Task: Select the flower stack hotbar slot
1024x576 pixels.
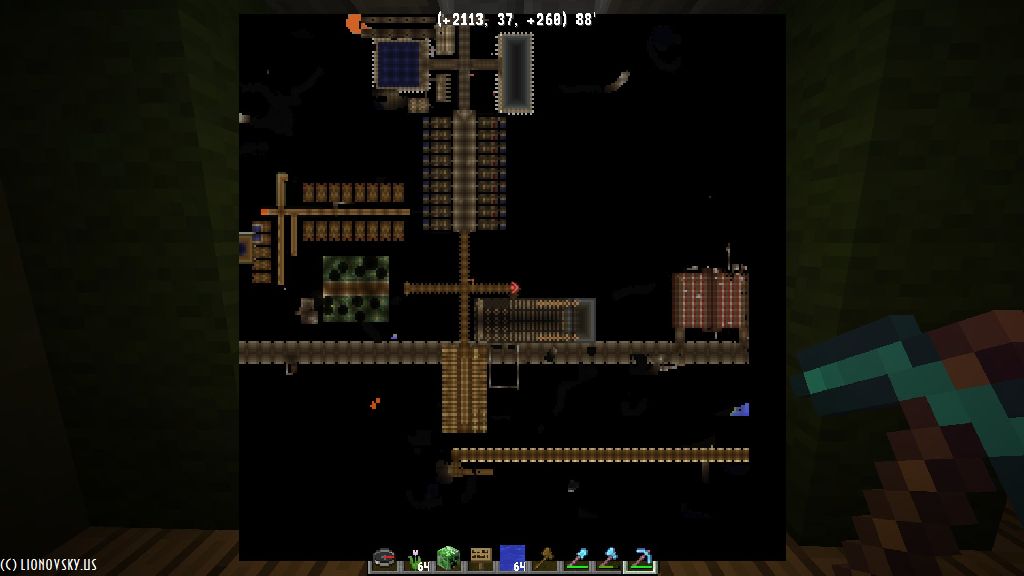Action: coord(416,558)
